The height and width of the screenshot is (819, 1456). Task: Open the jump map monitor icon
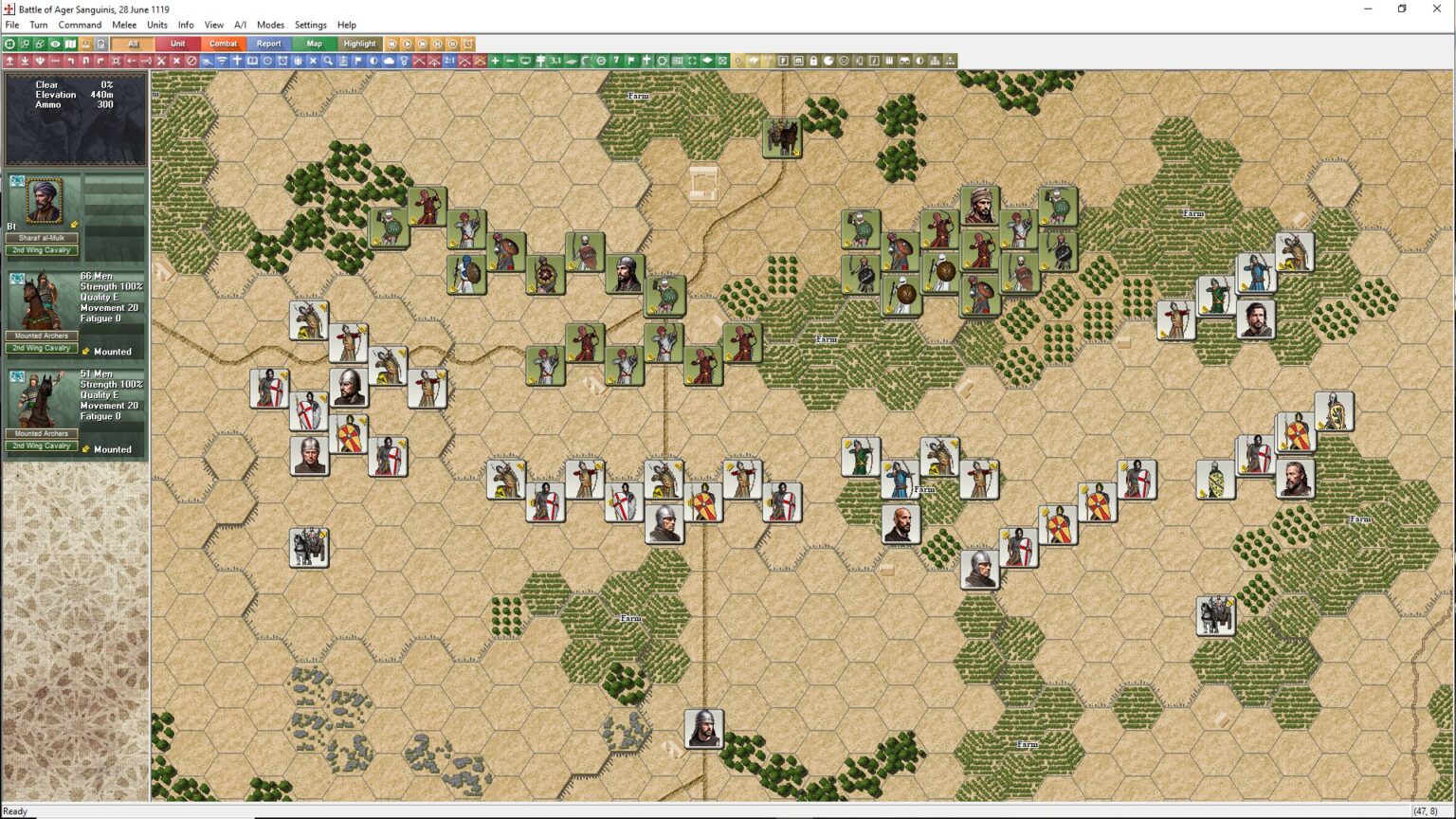527,60
